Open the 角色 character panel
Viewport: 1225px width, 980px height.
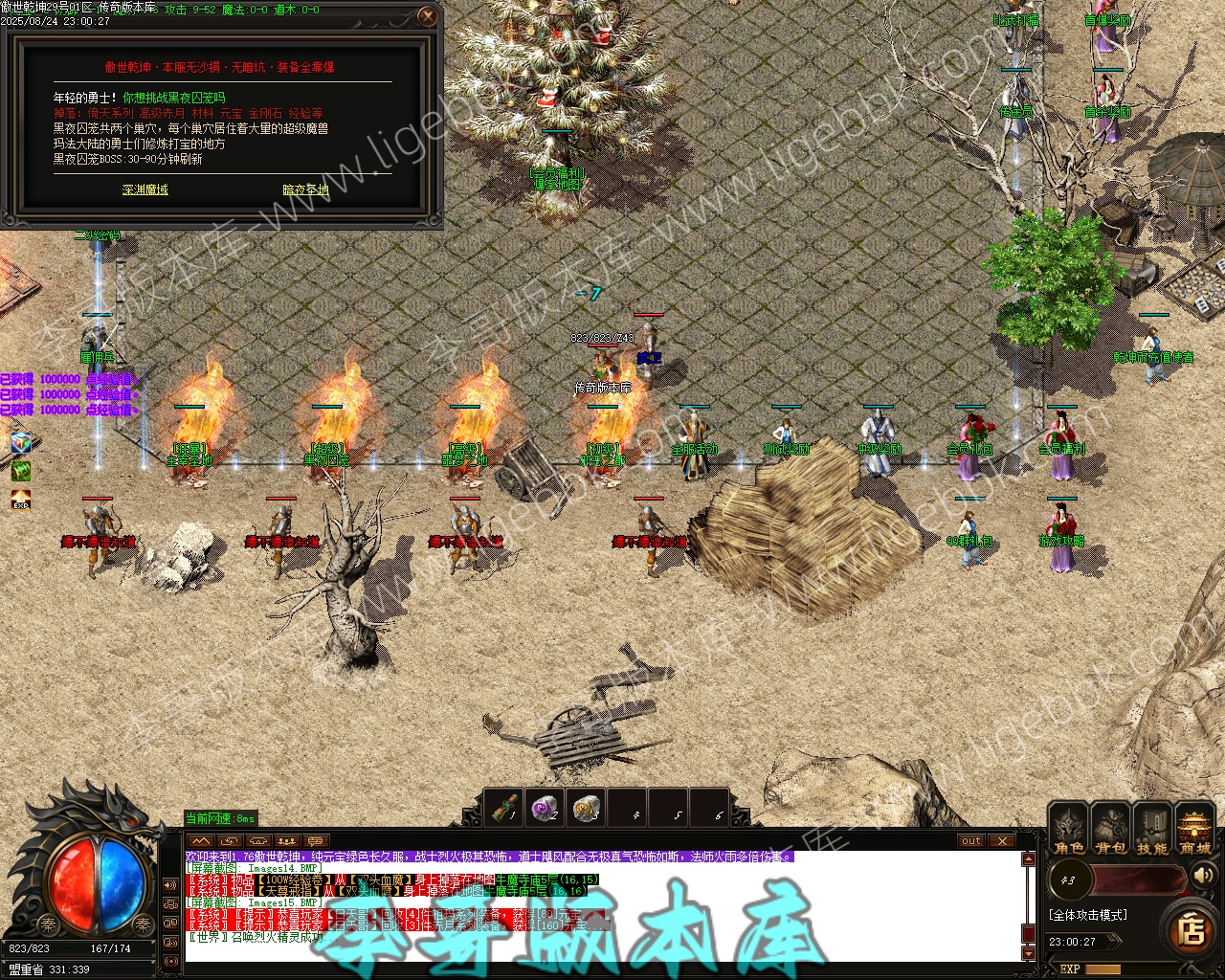pos(1068,829)
